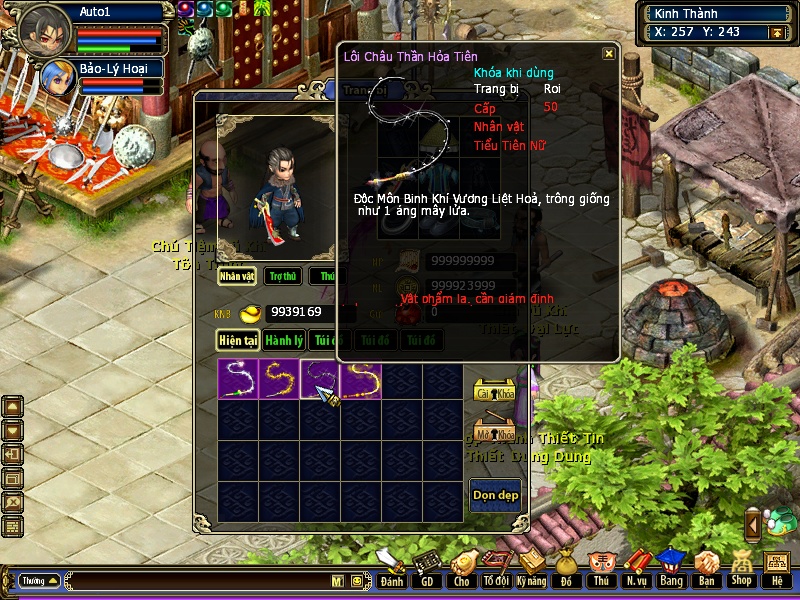
Task: Click the Bảo-Lý Hoại pet portrait
Action: click(55, 77)
